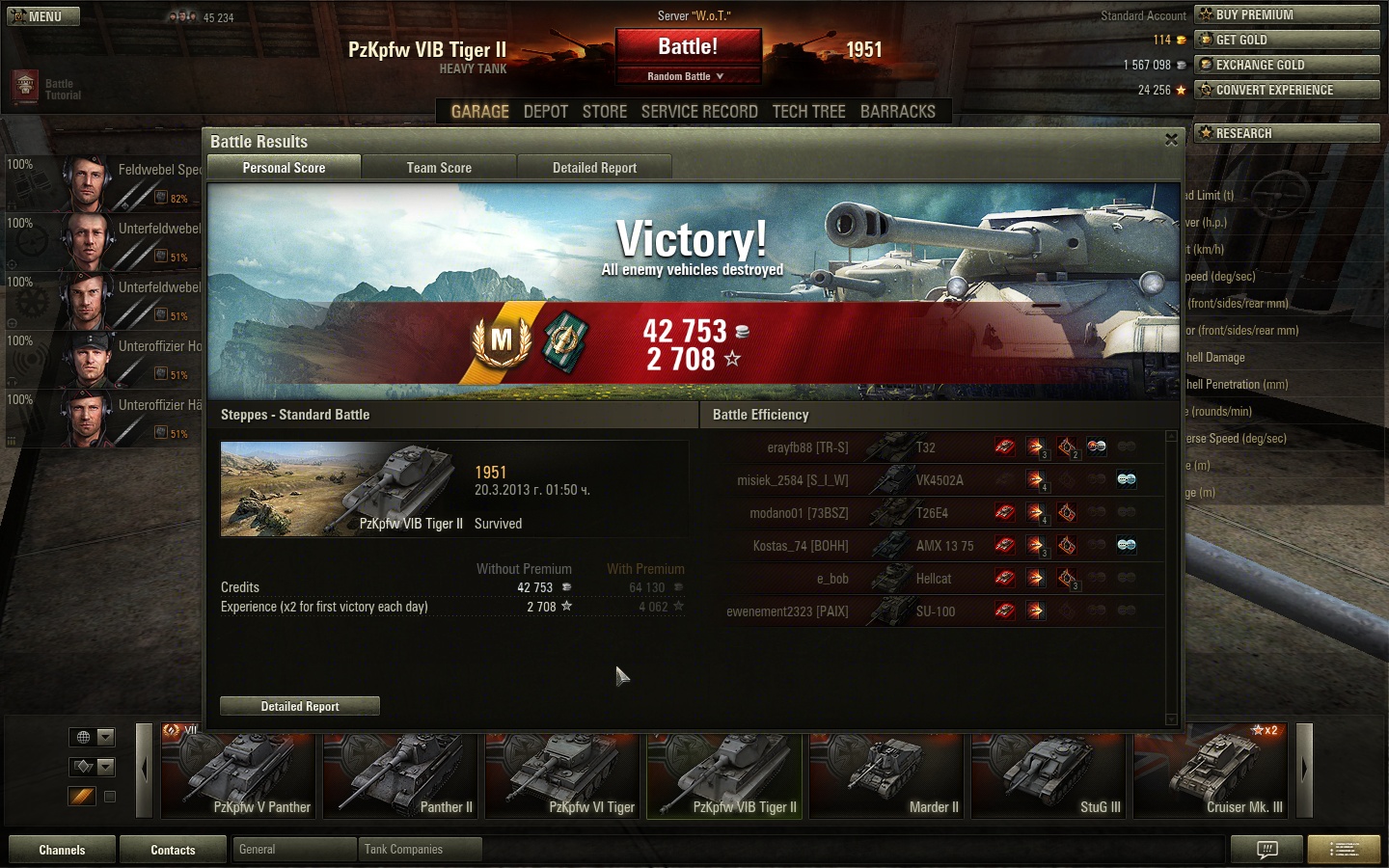Open the Random Battle mode dropdown
This screenshot has height=868, width=1389.
click(686, 76)
